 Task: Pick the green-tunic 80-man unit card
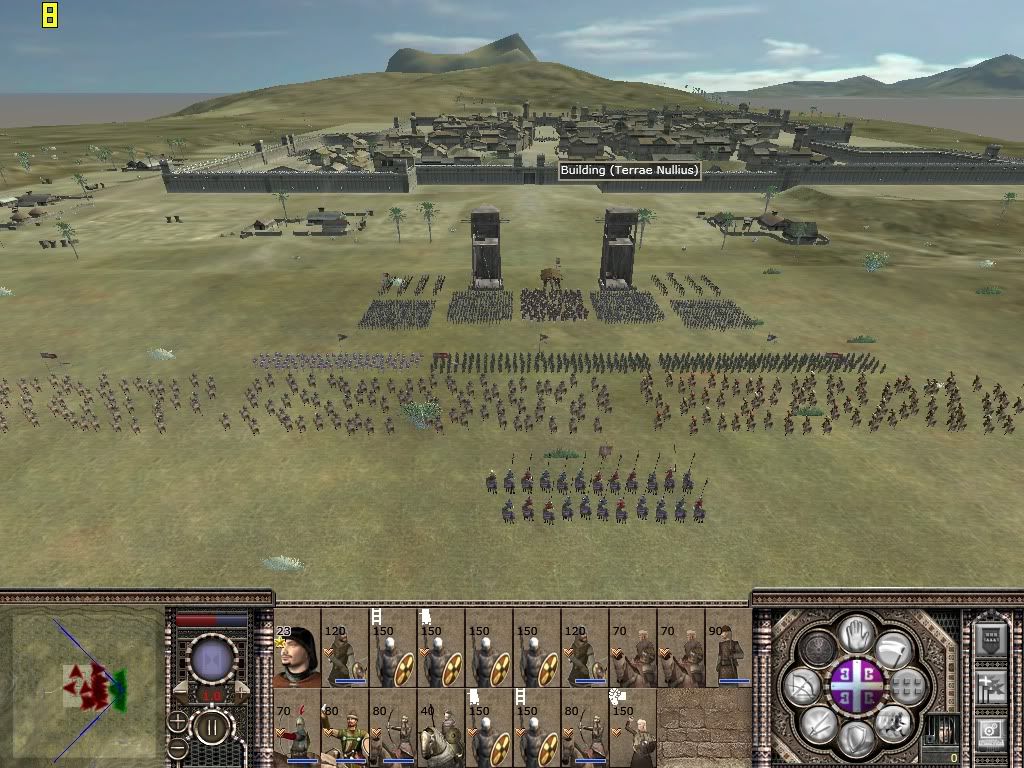point(345,727)
